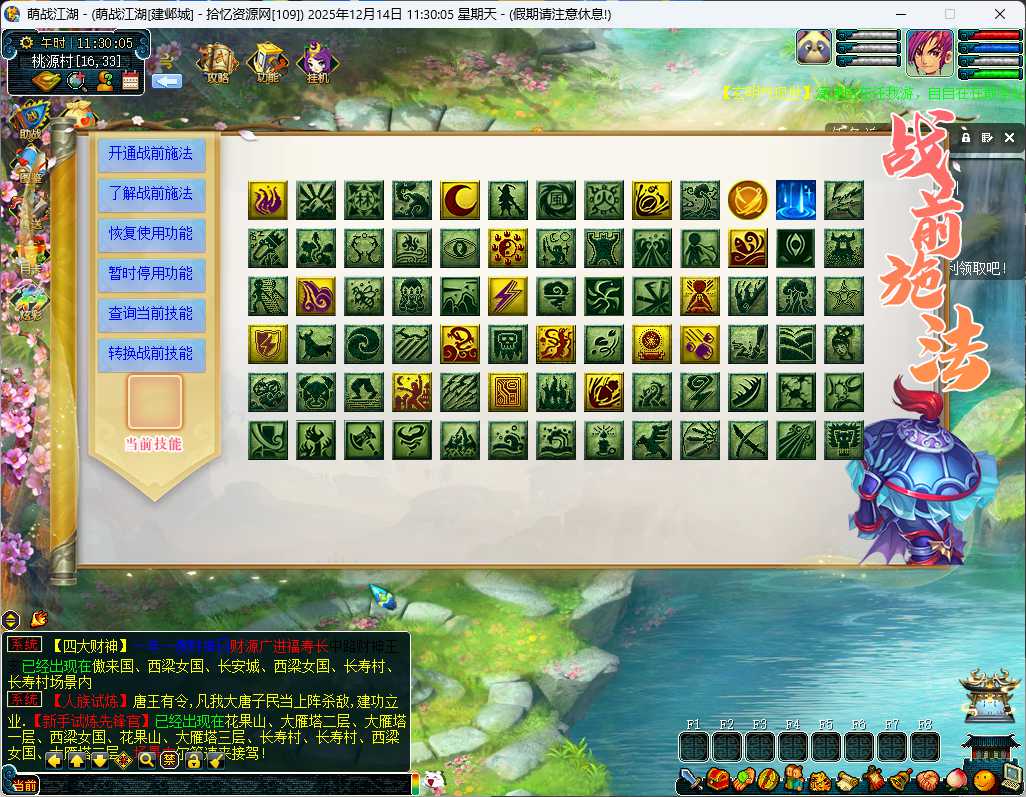Pick the green skull skill icon
The image size is (1026, 797).
508,344
